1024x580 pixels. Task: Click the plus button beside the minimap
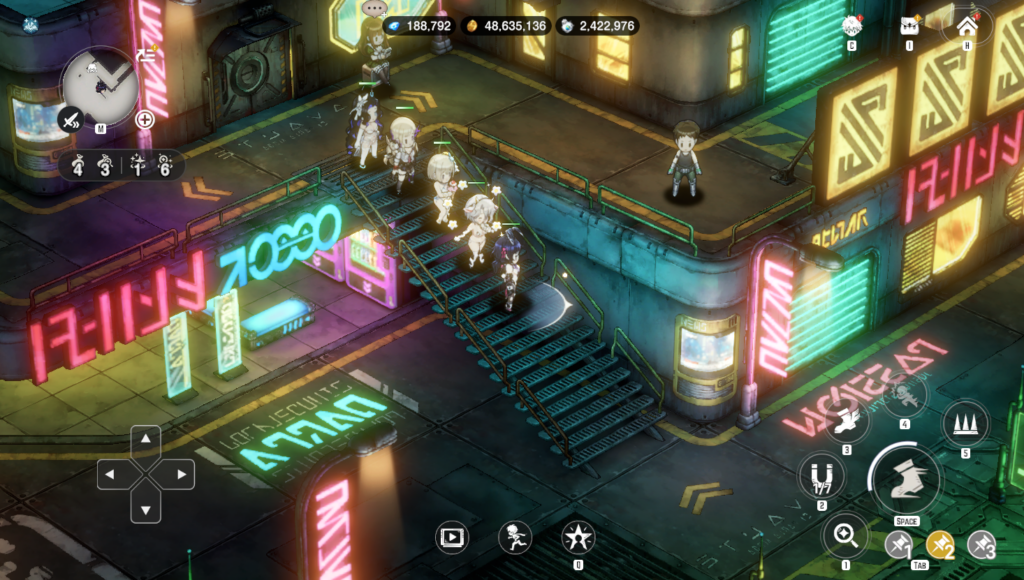pyautogui.click(x=145, y=120)
